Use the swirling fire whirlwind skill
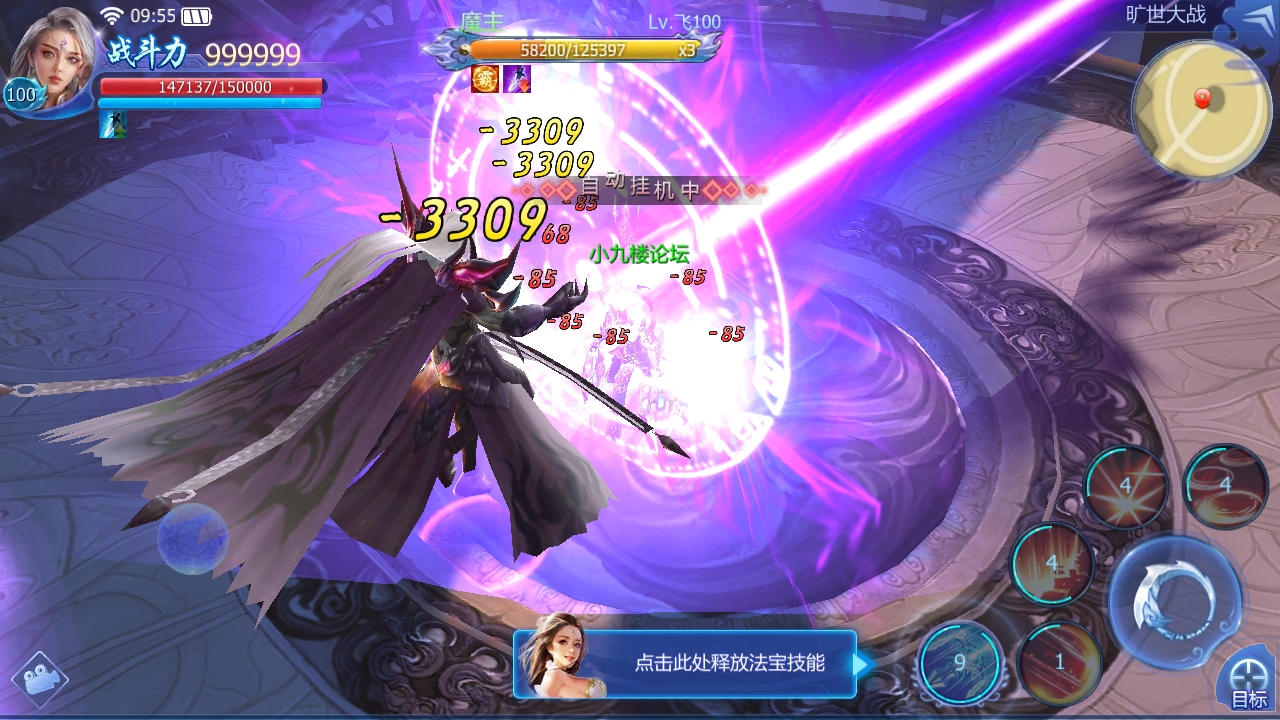1280x720 pixels. [x=1226, y=487]
